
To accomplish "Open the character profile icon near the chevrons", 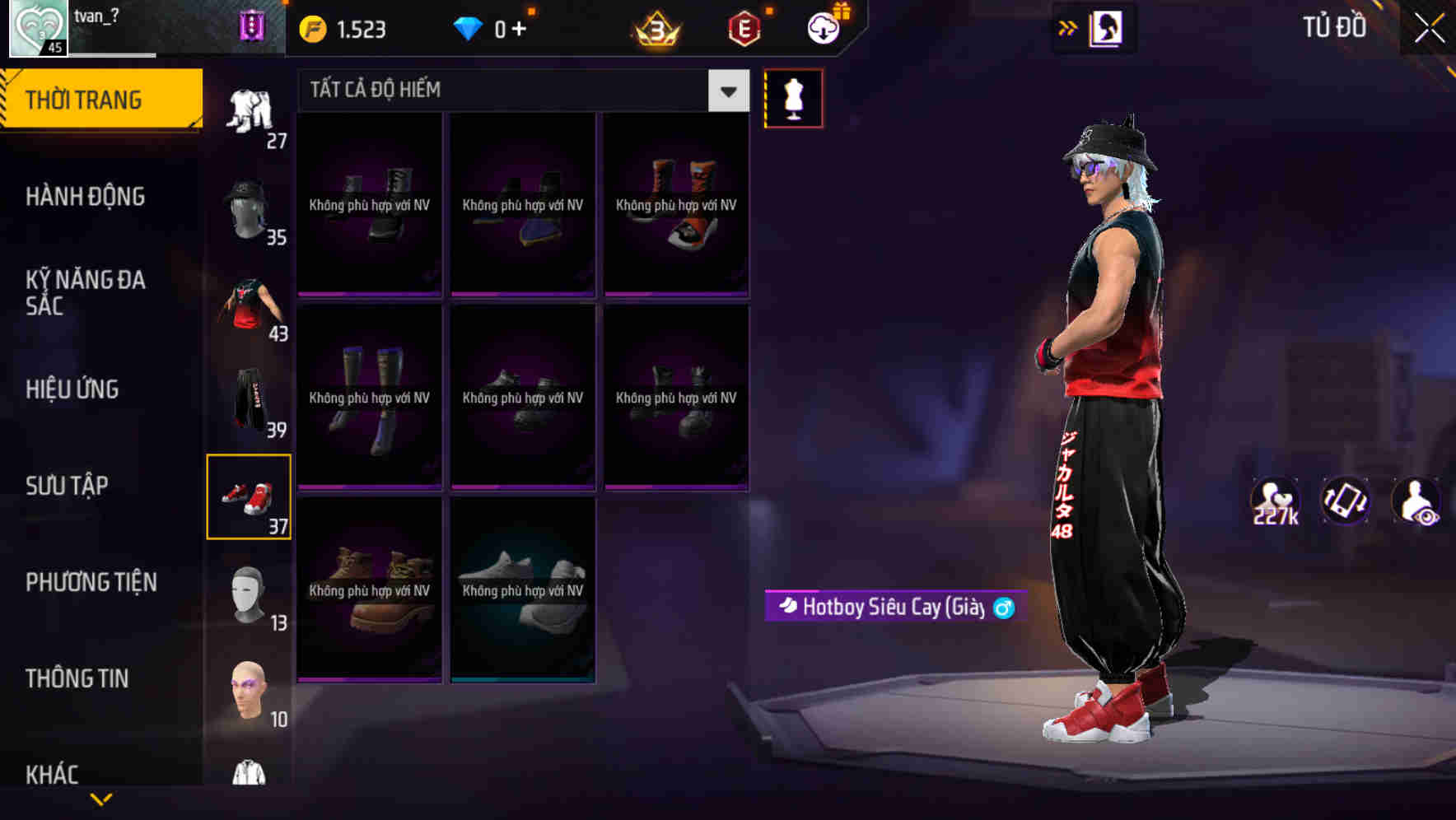I will tap(1108, 26).
